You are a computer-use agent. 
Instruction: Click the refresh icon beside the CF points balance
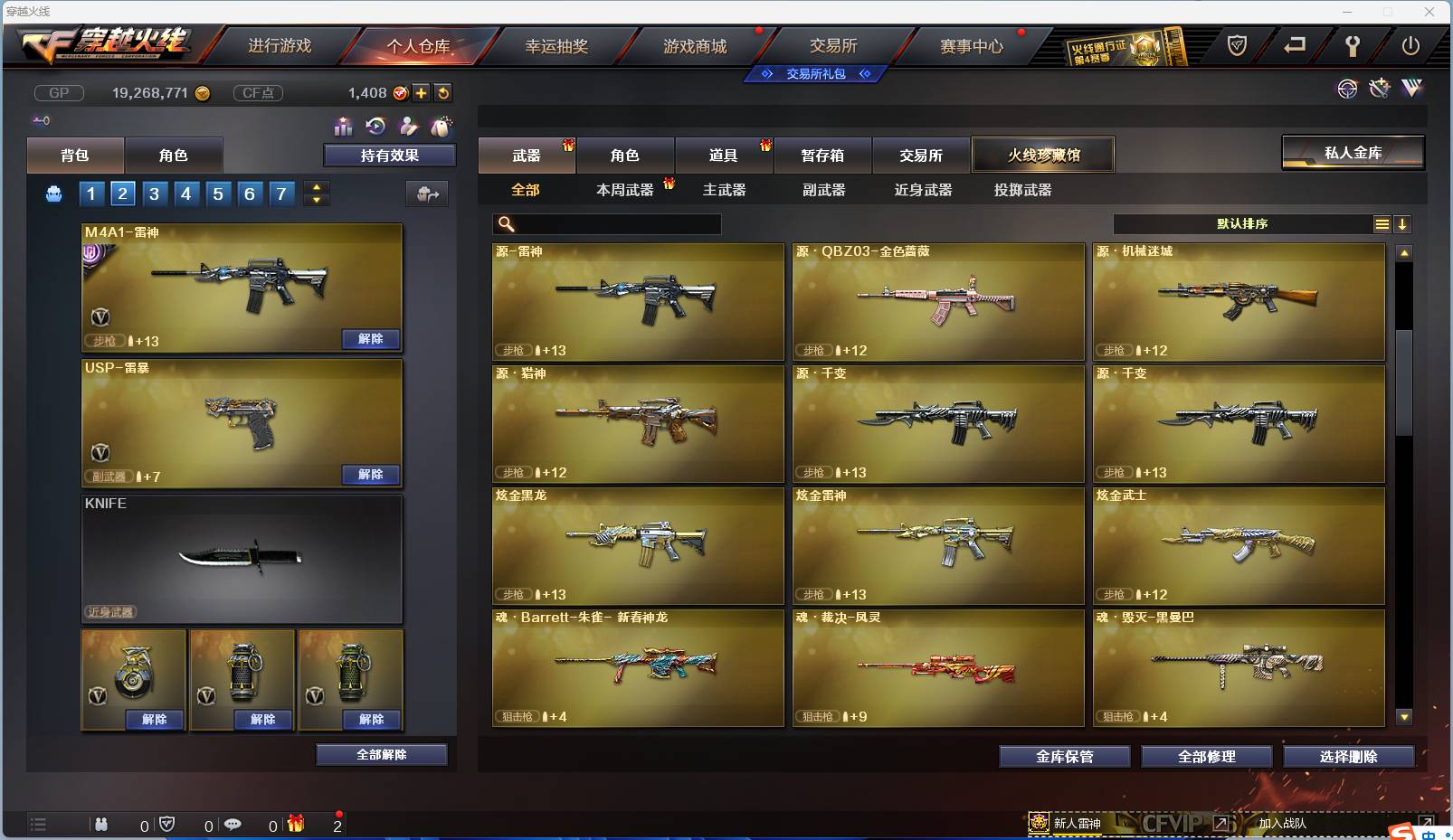click(443, 92)
